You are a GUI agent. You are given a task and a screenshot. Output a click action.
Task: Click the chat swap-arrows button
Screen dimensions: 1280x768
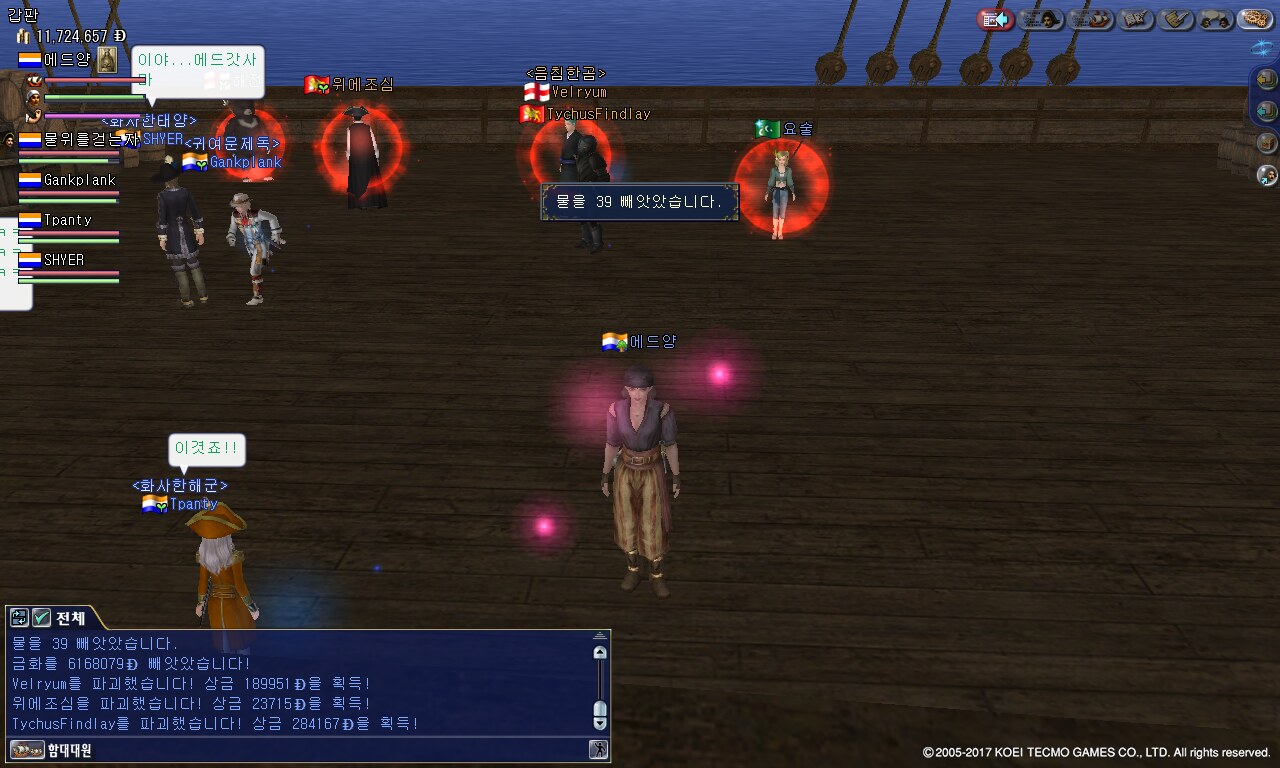pyautogui.click(x=19, y=618)
